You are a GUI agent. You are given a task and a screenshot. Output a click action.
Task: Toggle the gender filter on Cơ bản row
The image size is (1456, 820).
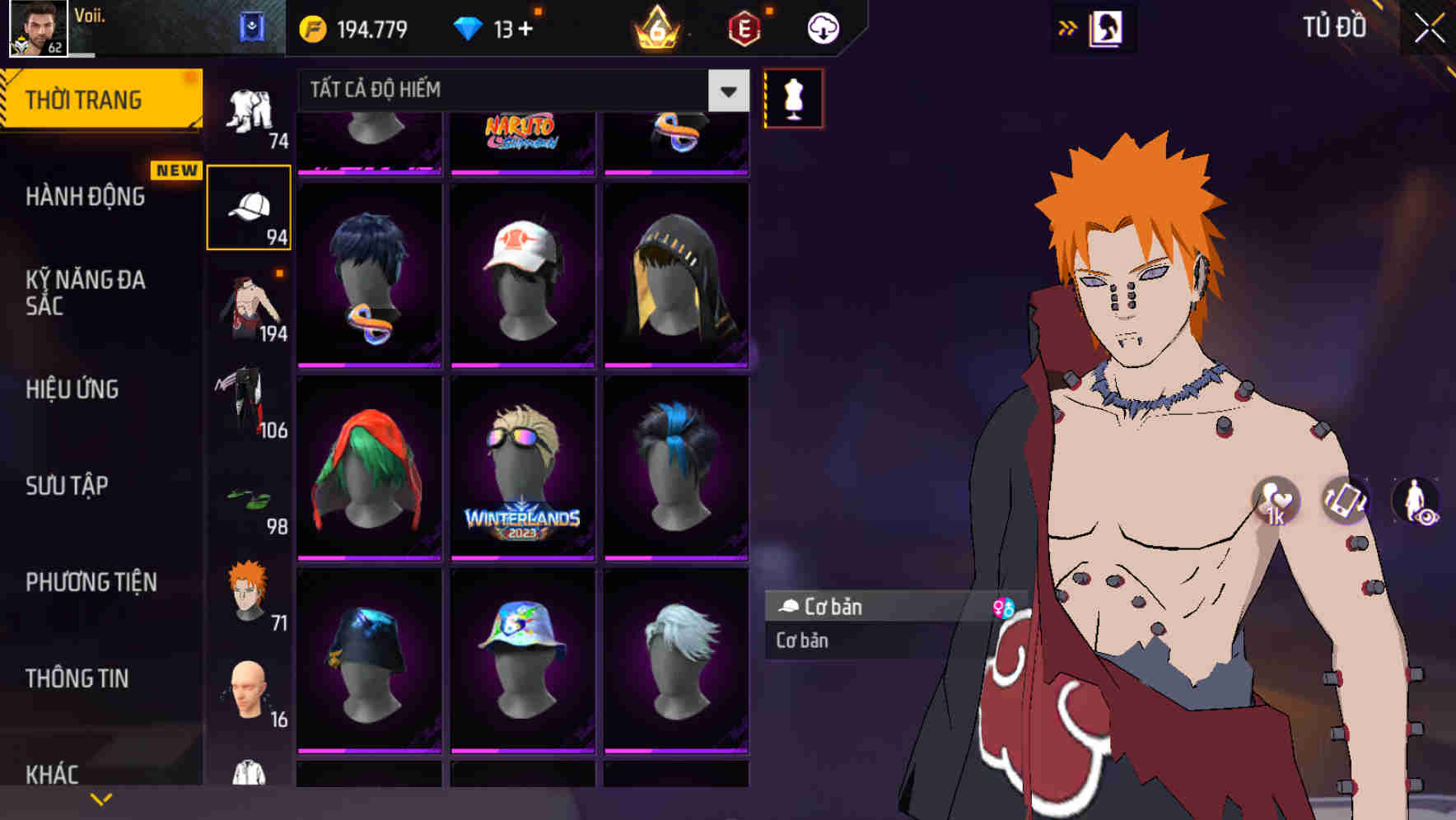1003,607
